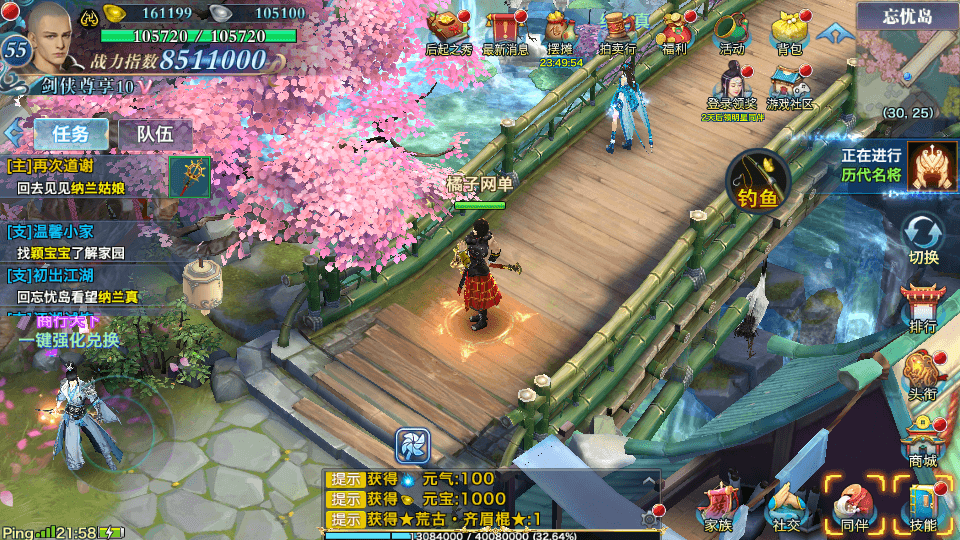The width and height of the screenshot is (960, 540).
Task: Start 钓鱼 fishing activity
Action: (x=758, y=181)
